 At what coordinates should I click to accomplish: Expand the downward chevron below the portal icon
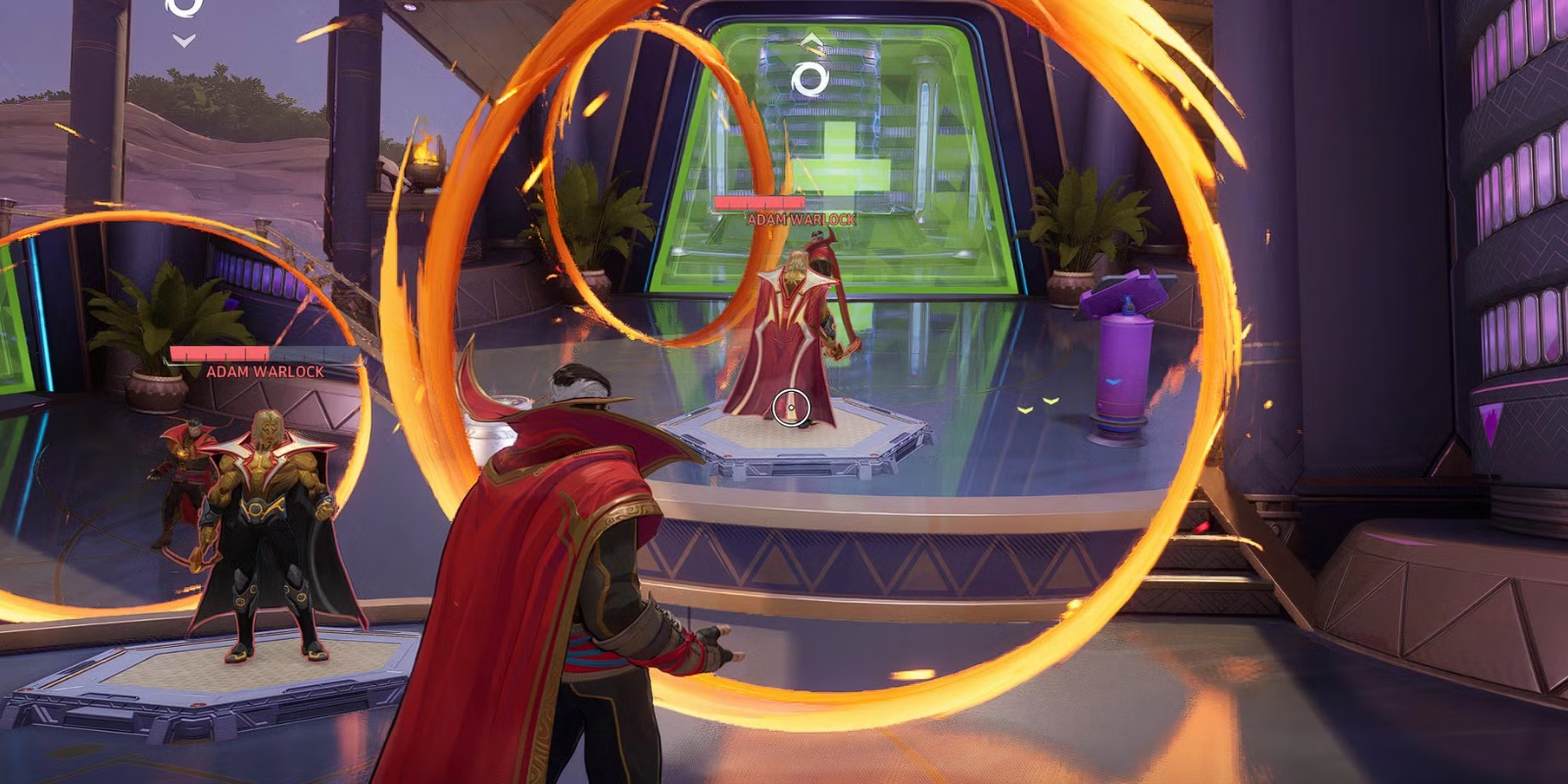click(182, 39)
